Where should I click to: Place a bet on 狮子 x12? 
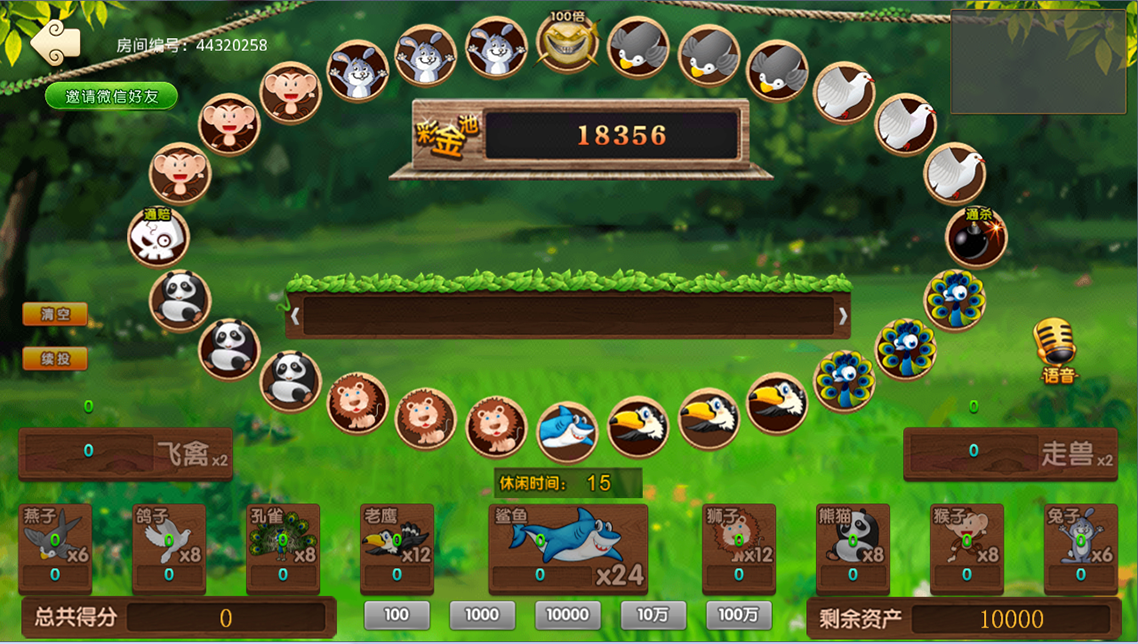[739, 548]
